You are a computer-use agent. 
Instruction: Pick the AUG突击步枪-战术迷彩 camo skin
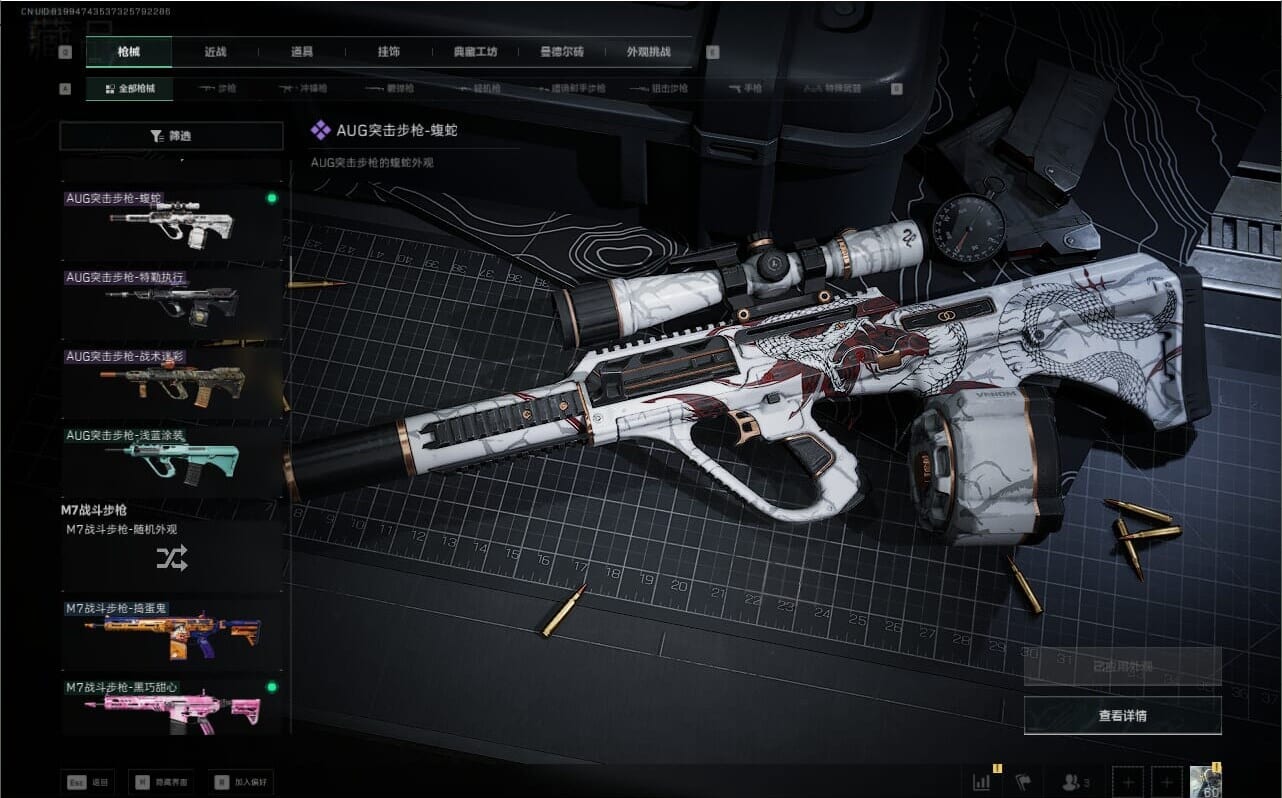[x=171, y=382]
